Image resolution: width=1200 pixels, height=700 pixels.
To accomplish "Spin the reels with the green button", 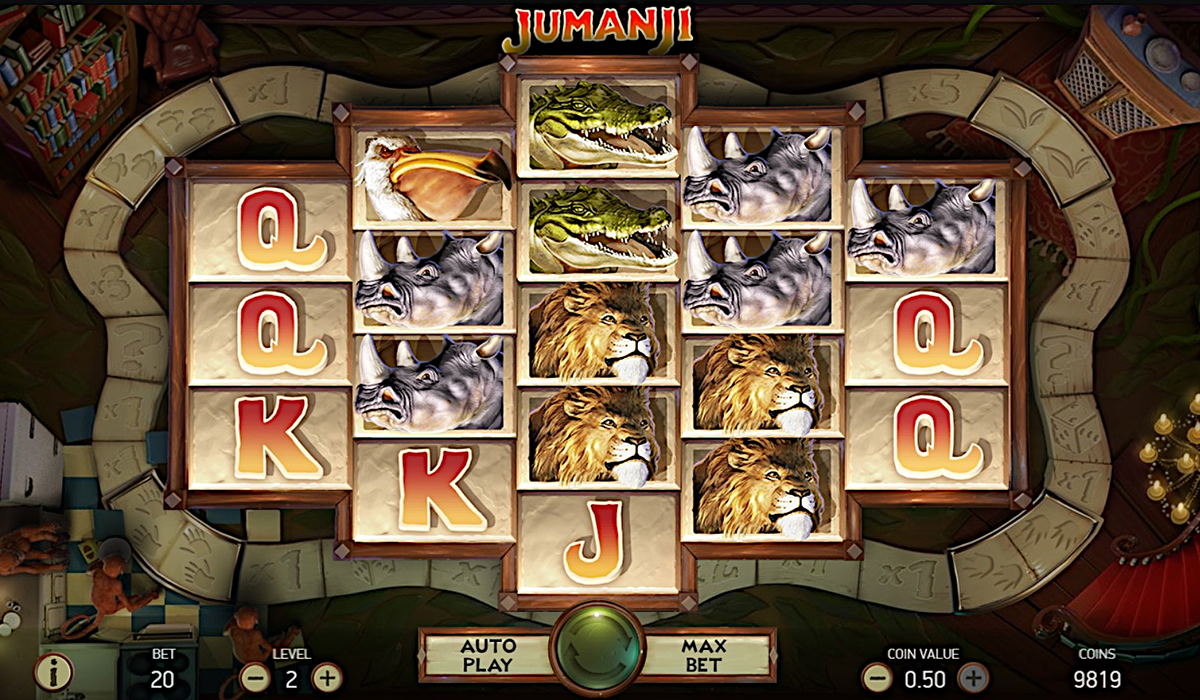I will tap(597, 653).
